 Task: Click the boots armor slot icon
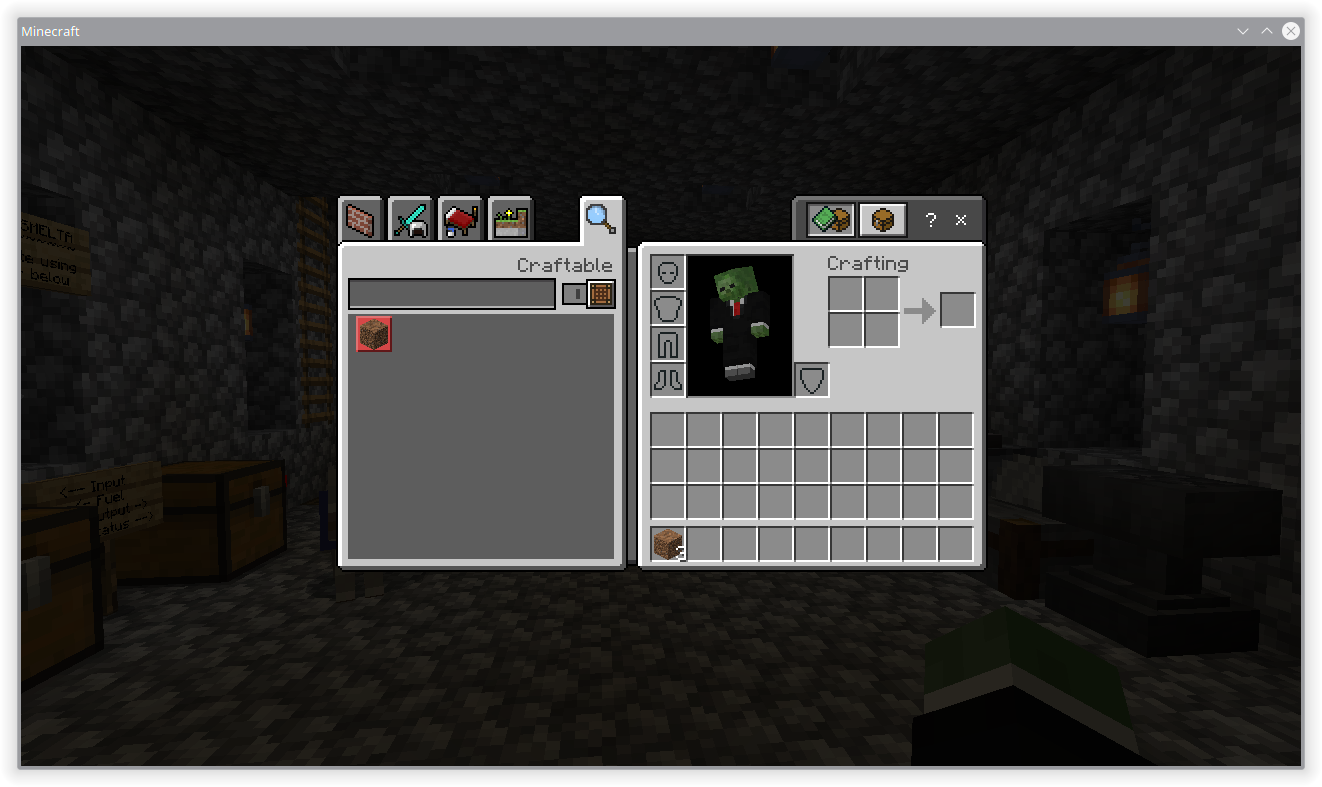point(668,380)
